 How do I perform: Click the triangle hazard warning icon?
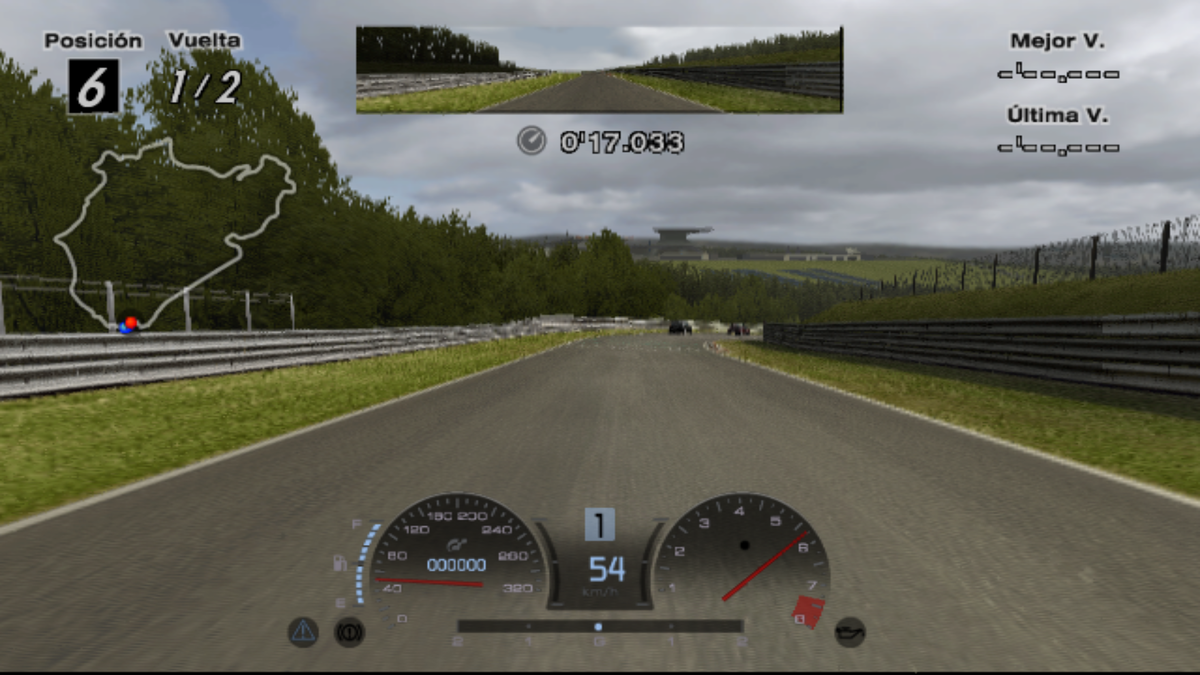(303, 631)
